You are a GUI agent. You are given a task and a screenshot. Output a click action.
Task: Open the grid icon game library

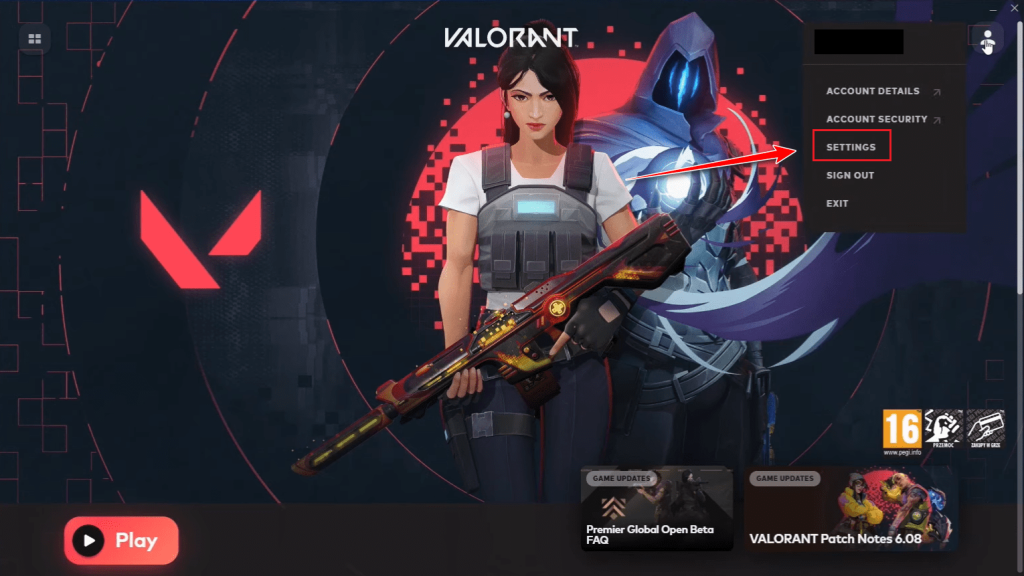click(x=35, y=39)
